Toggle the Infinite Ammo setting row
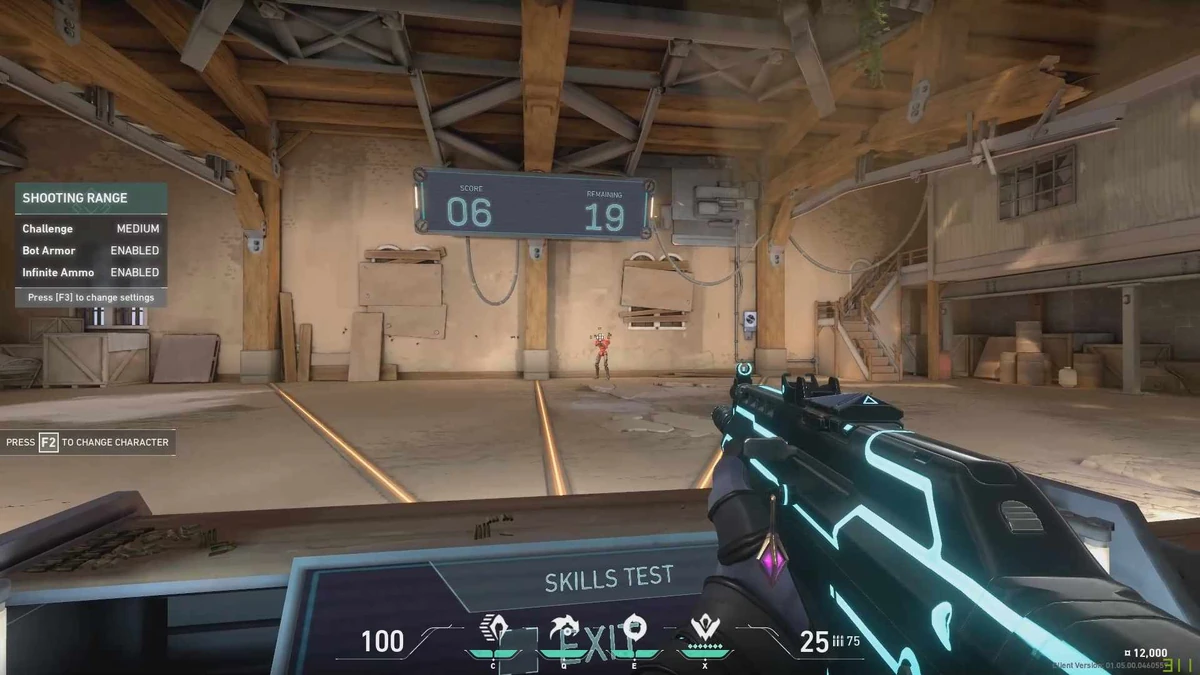 [x=90, y=272]
